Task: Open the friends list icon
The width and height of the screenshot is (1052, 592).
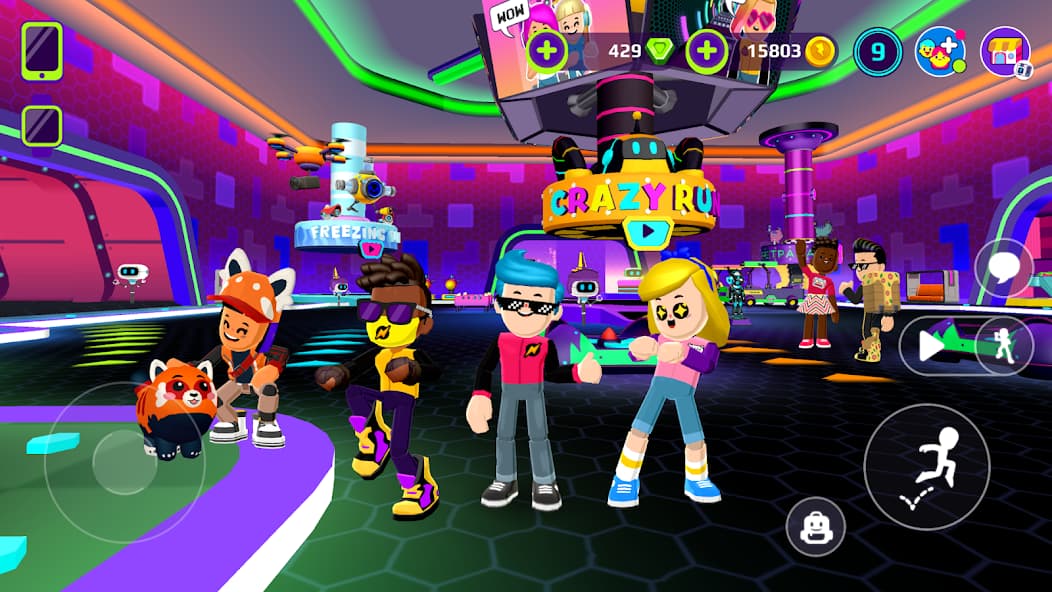Action: point(940,52)
